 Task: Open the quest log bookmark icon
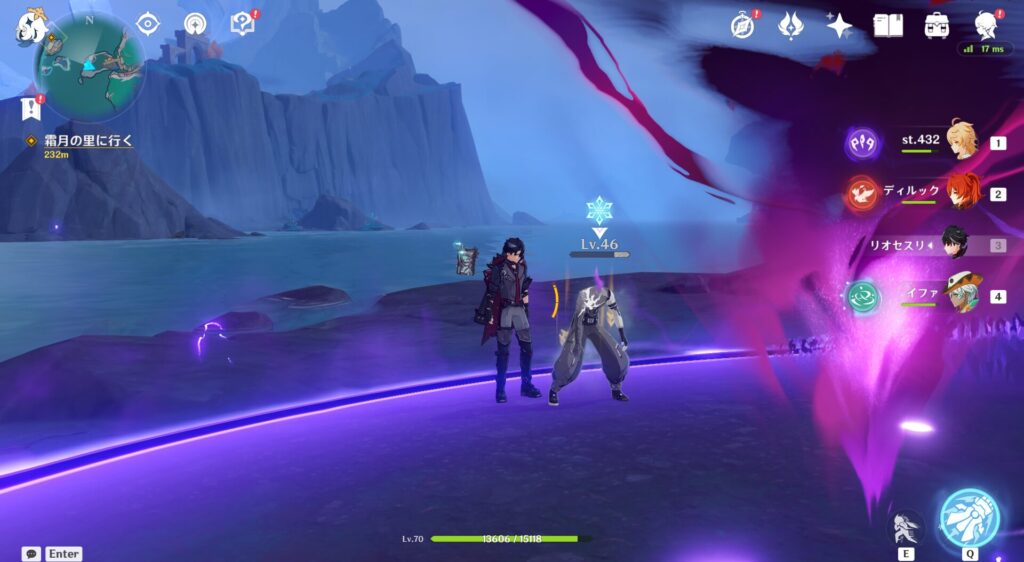tap(30, 108)
